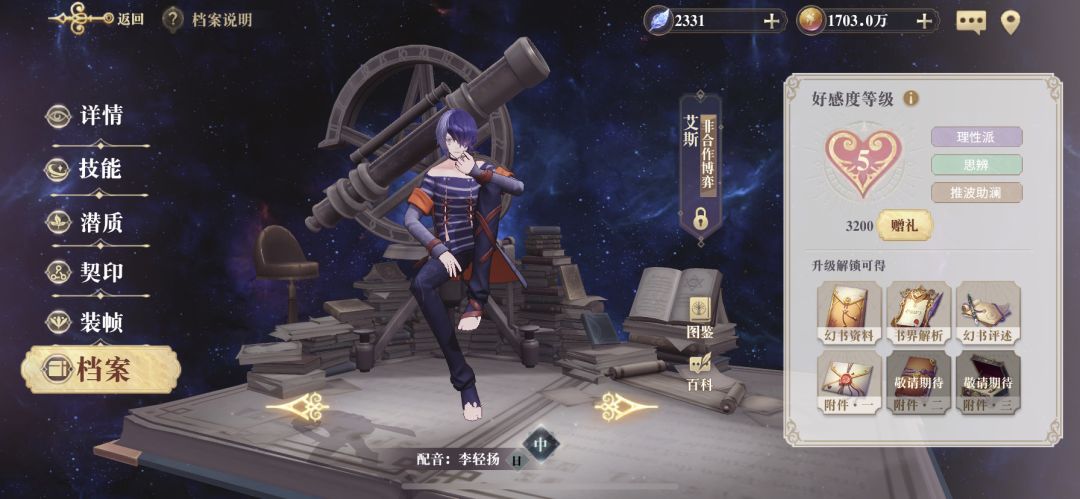Viewport: 1080px width, 499px height.
Task: Open the 百科 encyclopedia
Action: point(700,370)
